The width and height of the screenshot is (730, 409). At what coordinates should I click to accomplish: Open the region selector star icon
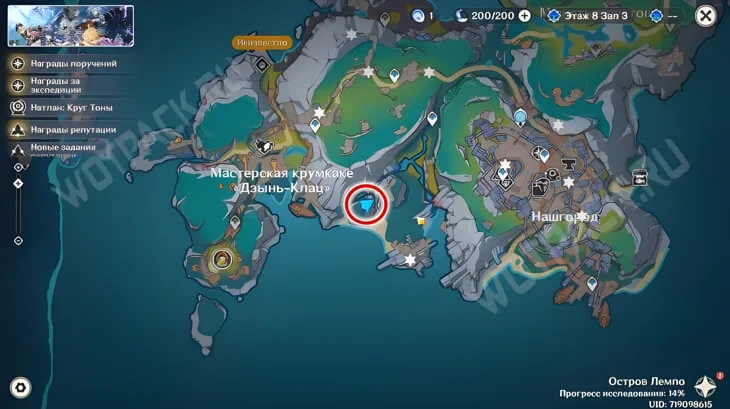[x=706, y=387]
